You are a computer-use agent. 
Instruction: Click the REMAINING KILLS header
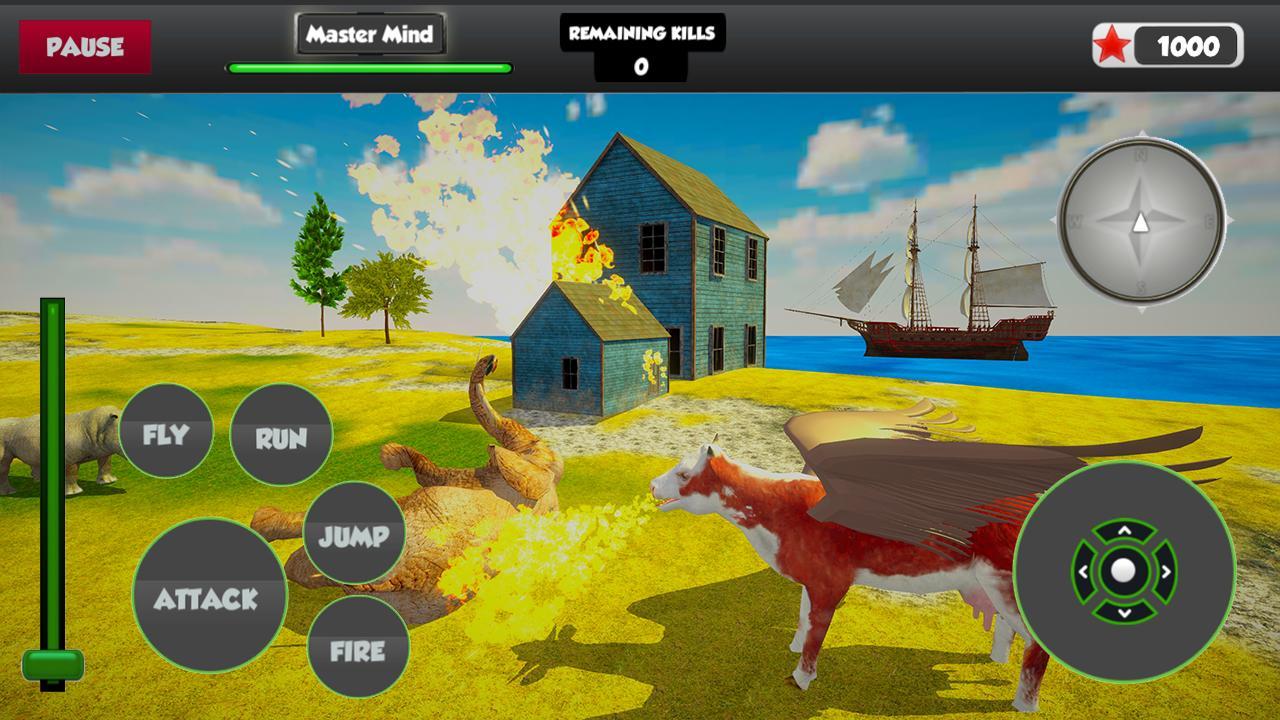click(641, 32)
